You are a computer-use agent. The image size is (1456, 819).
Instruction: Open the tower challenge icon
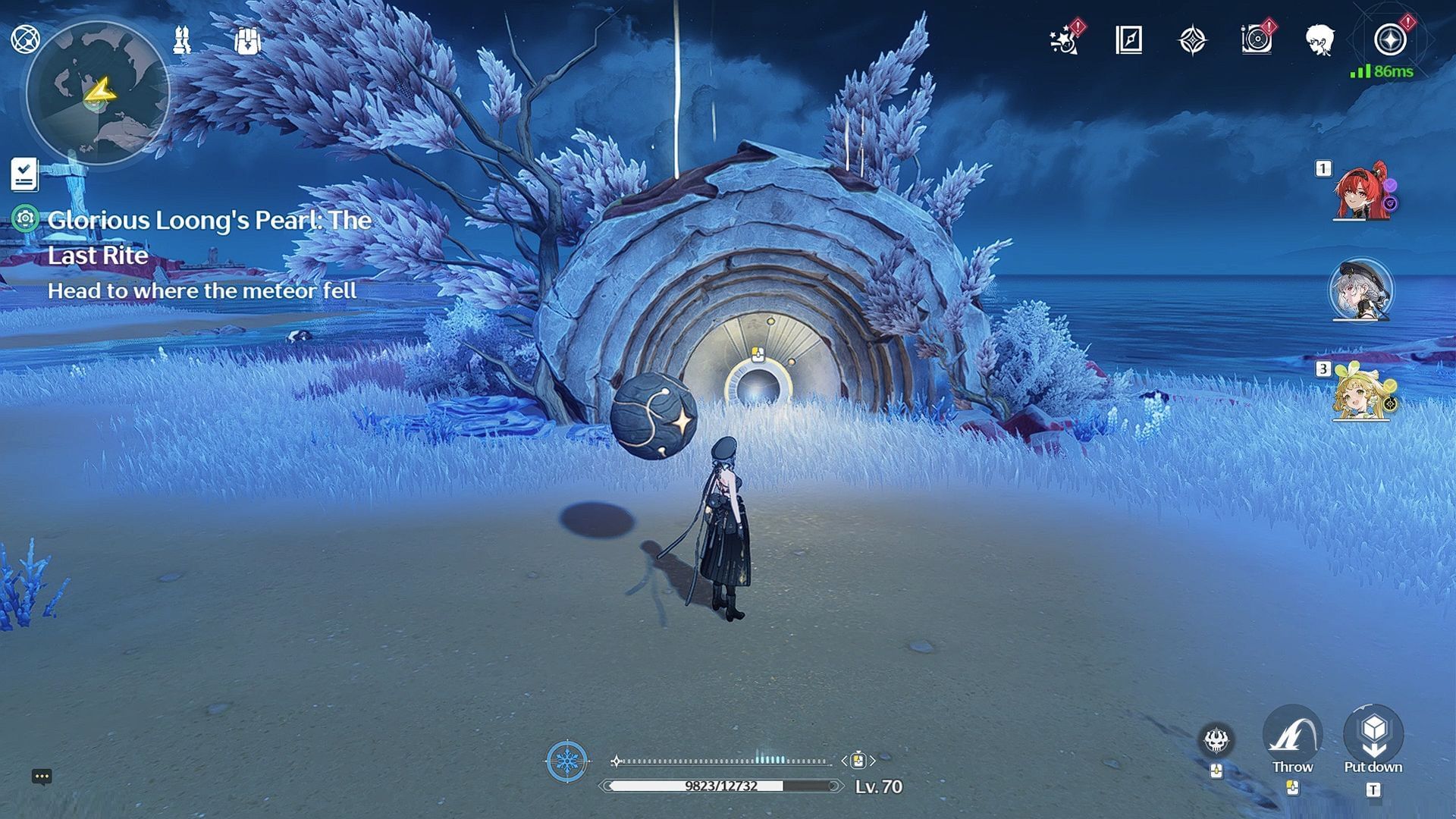click(181, 39)
